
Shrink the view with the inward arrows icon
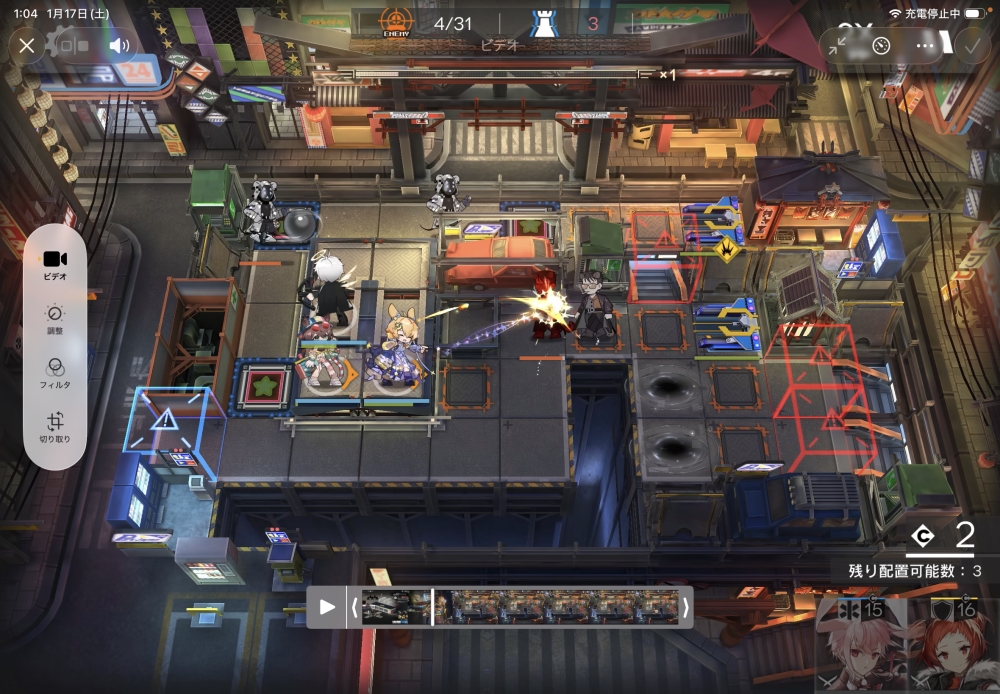(x=838, y=45)
